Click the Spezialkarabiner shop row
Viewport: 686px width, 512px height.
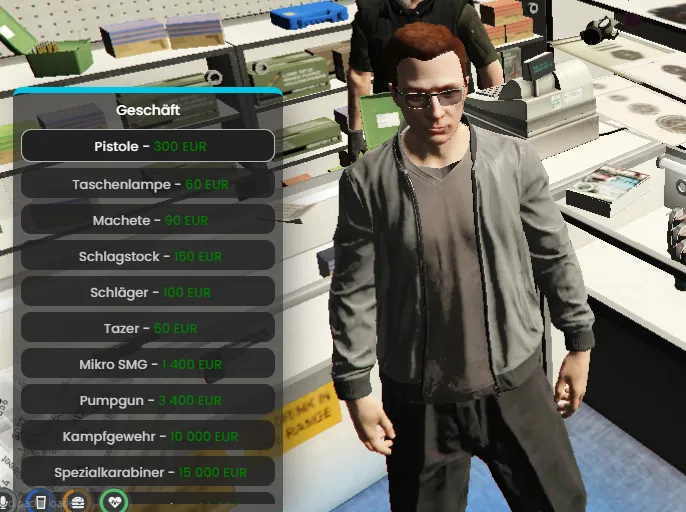point(148,471)
